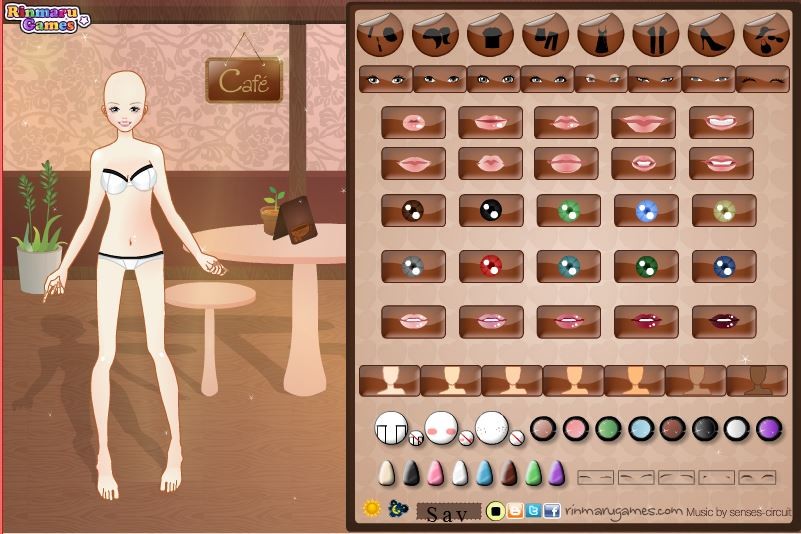Viewport: 801px width, 534px height.
Task: Choose the darkest skin tone
Action: point(757,381)
